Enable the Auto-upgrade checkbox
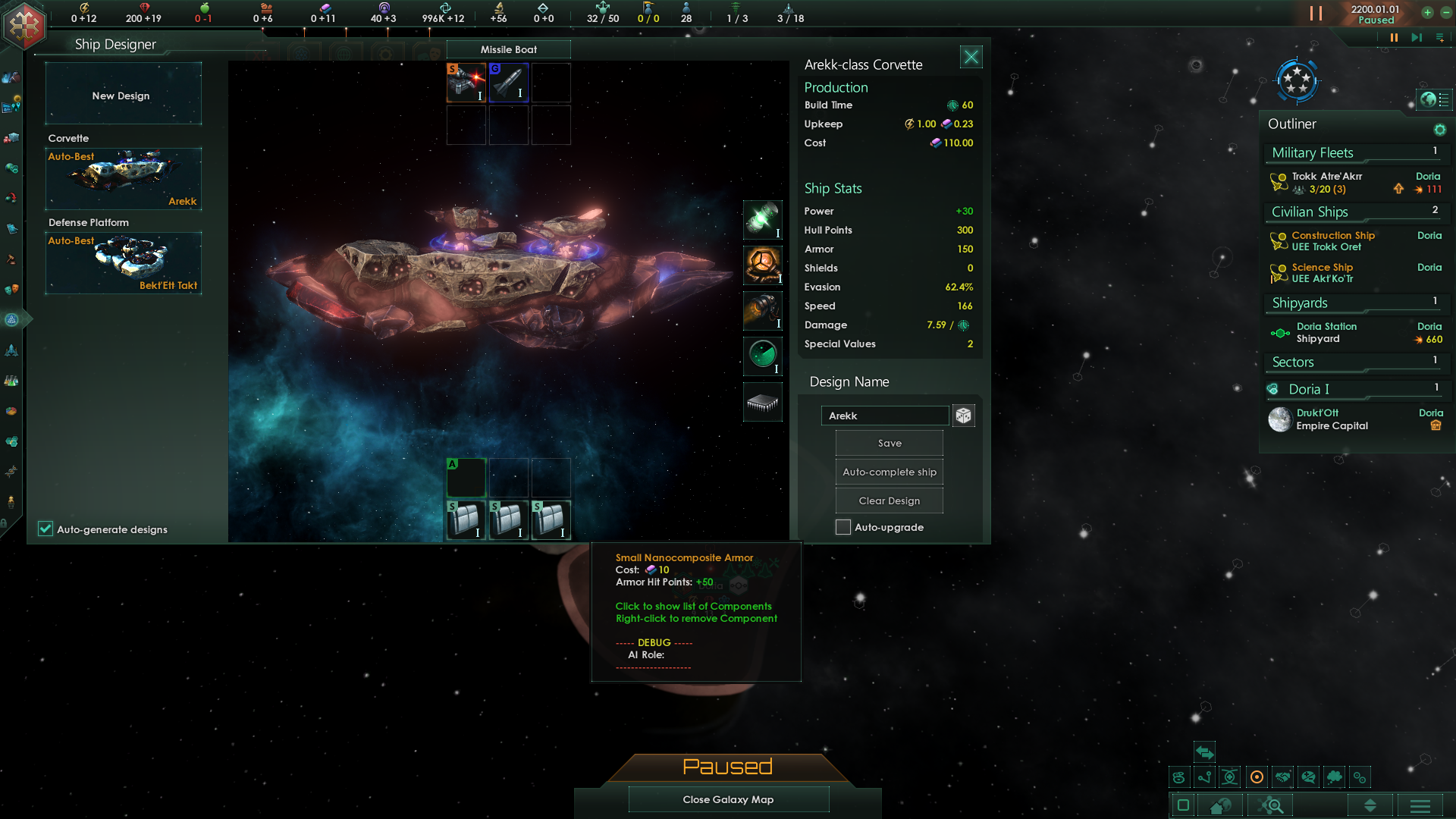The width and height of the screenshot is (1456, 819). [x=843, y=527]
